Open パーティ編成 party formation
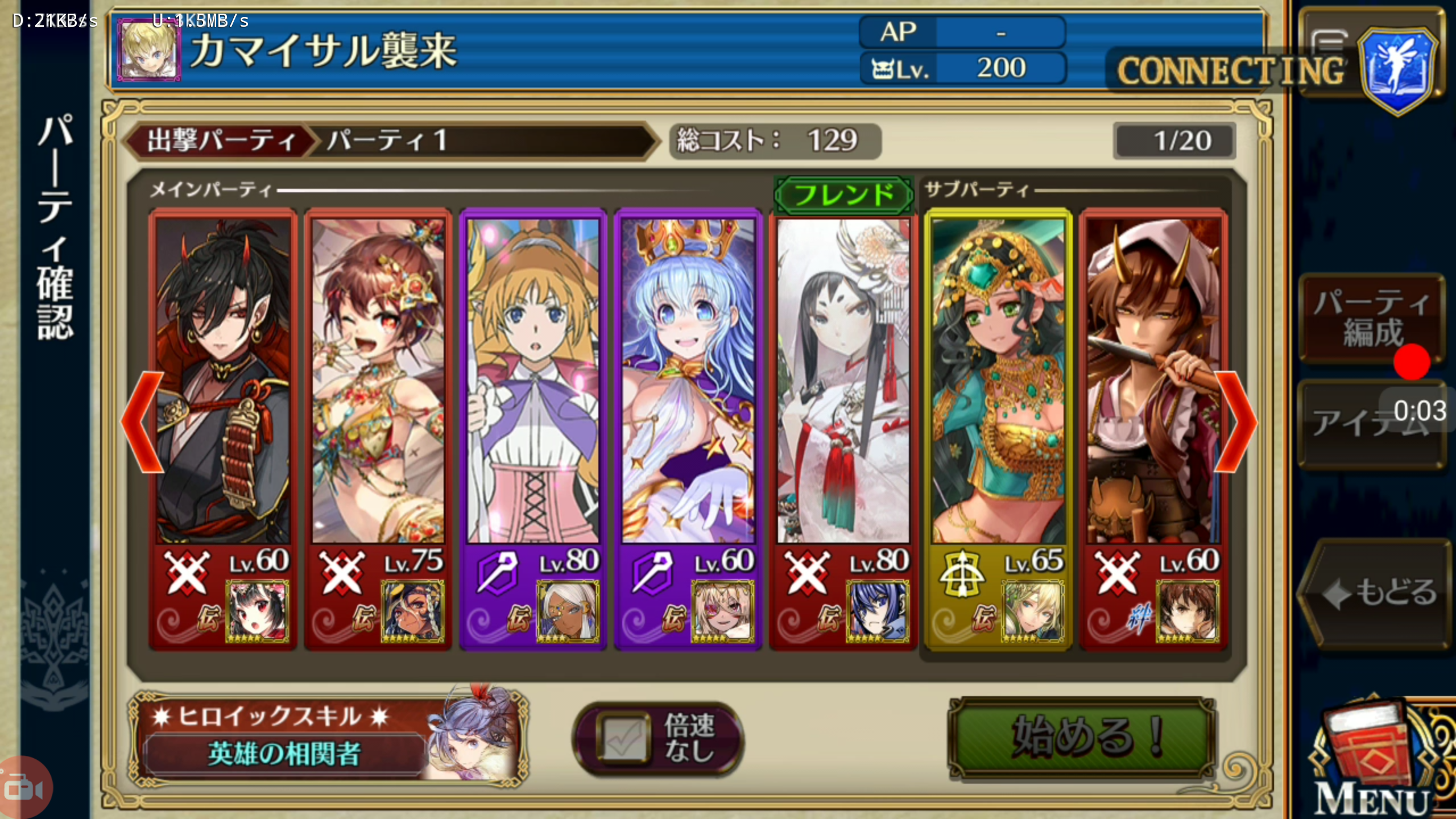1456x819 pixels. pyautogui.click(x=1372, y=317)
